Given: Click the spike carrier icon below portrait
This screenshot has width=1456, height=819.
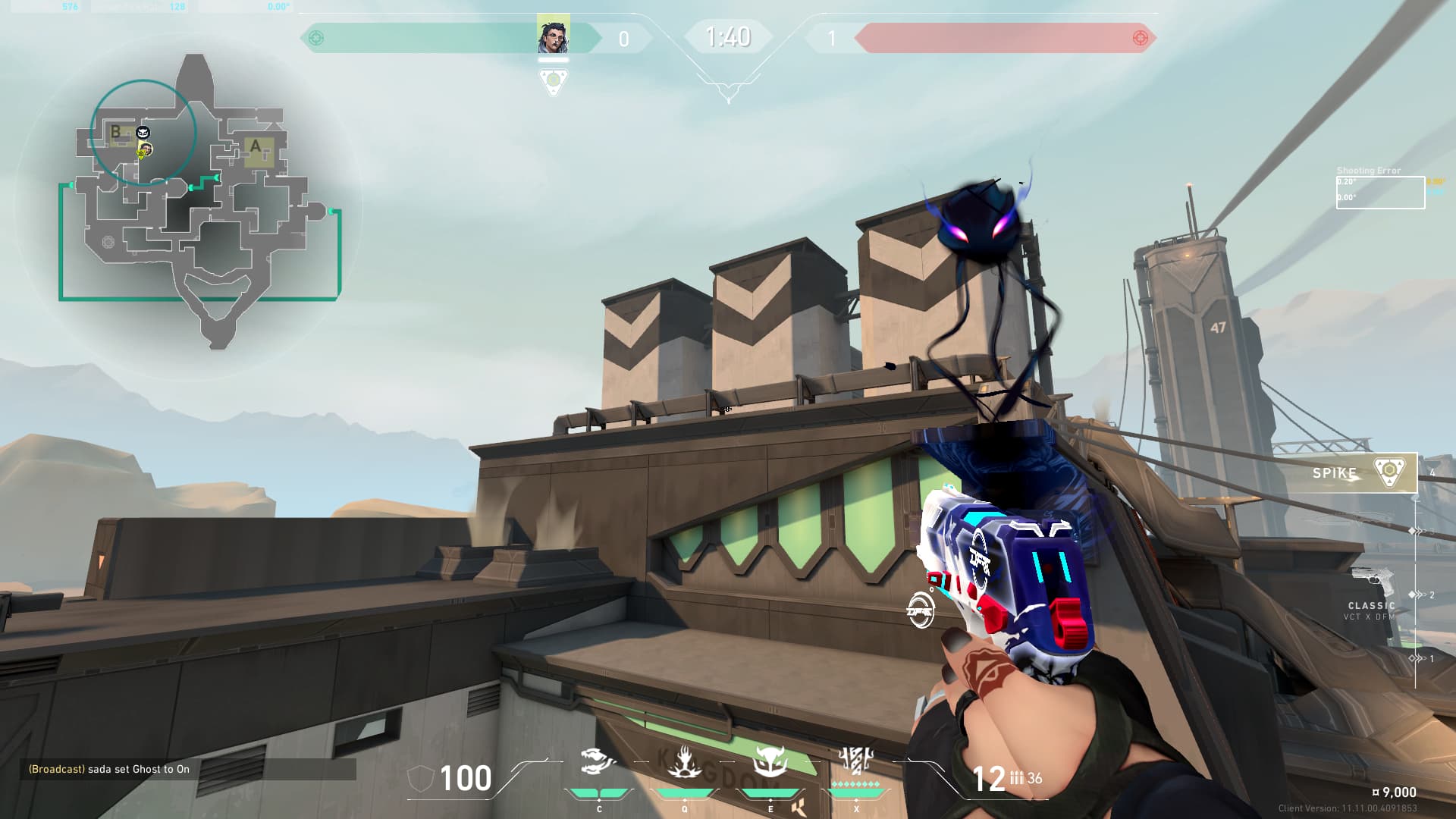Looking at the screenshot, I should [553, 80].
